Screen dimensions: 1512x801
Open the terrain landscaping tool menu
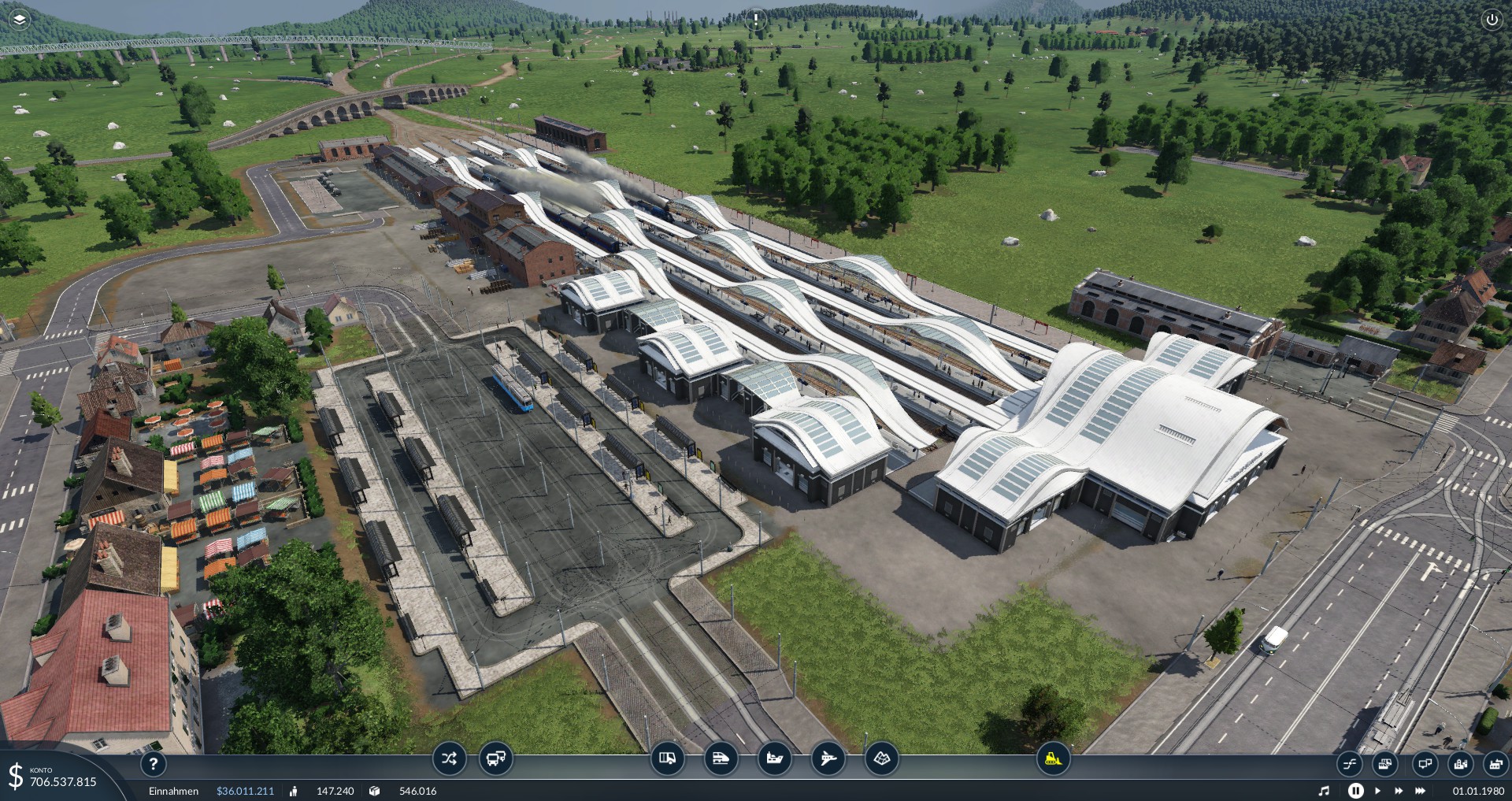click(881, 758)
